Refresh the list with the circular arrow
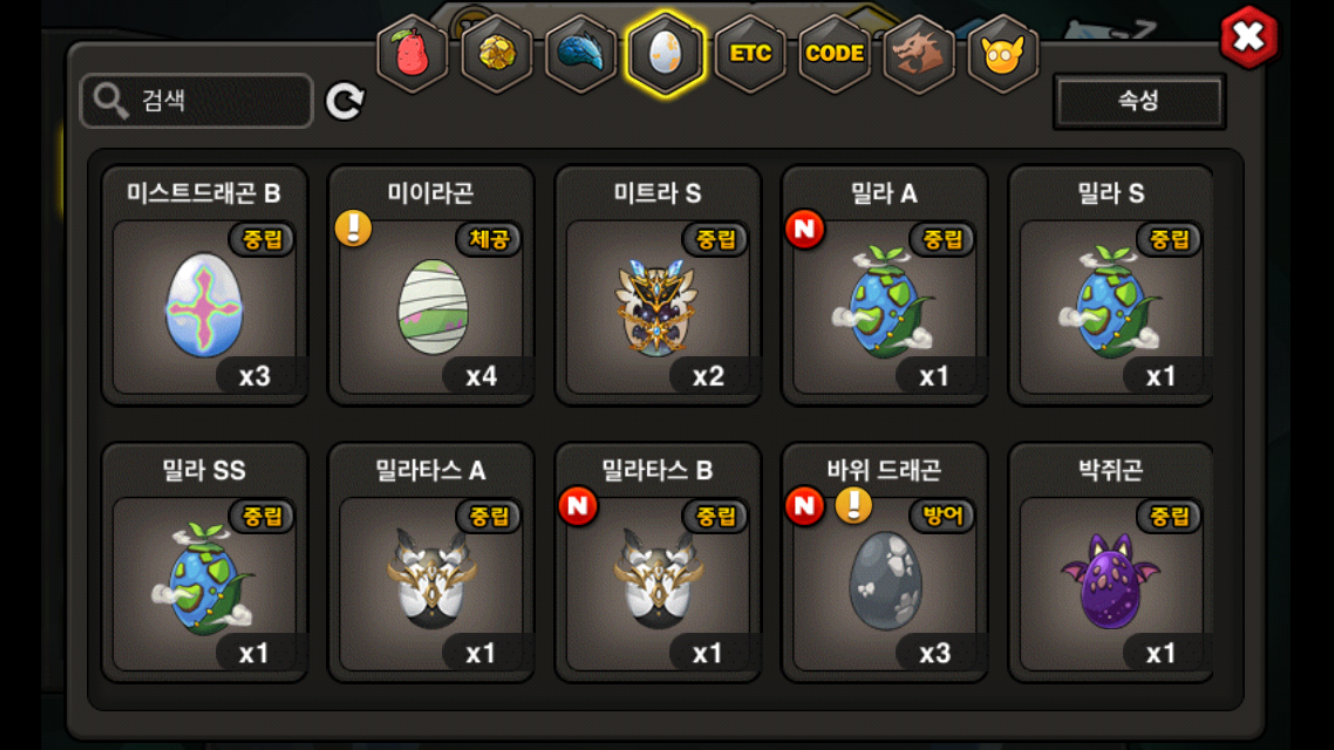Viewport: 1334px width, 750px height. tap(345, 101)
